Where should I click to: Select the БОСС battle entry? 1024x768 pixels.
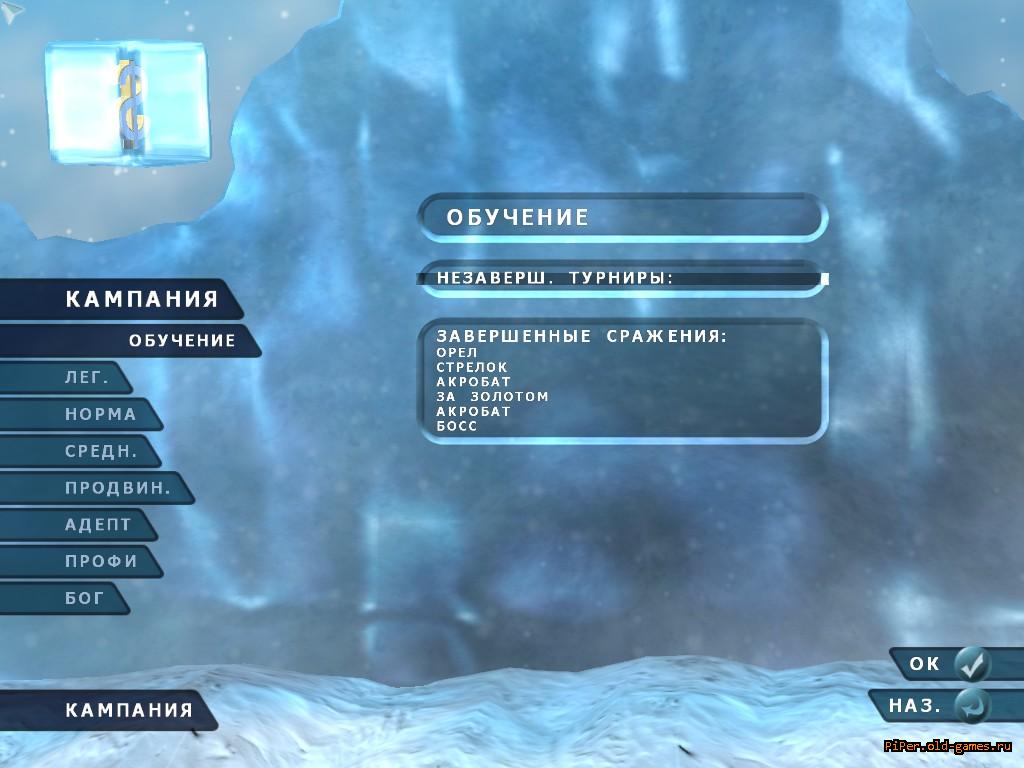tap(457, 426)
